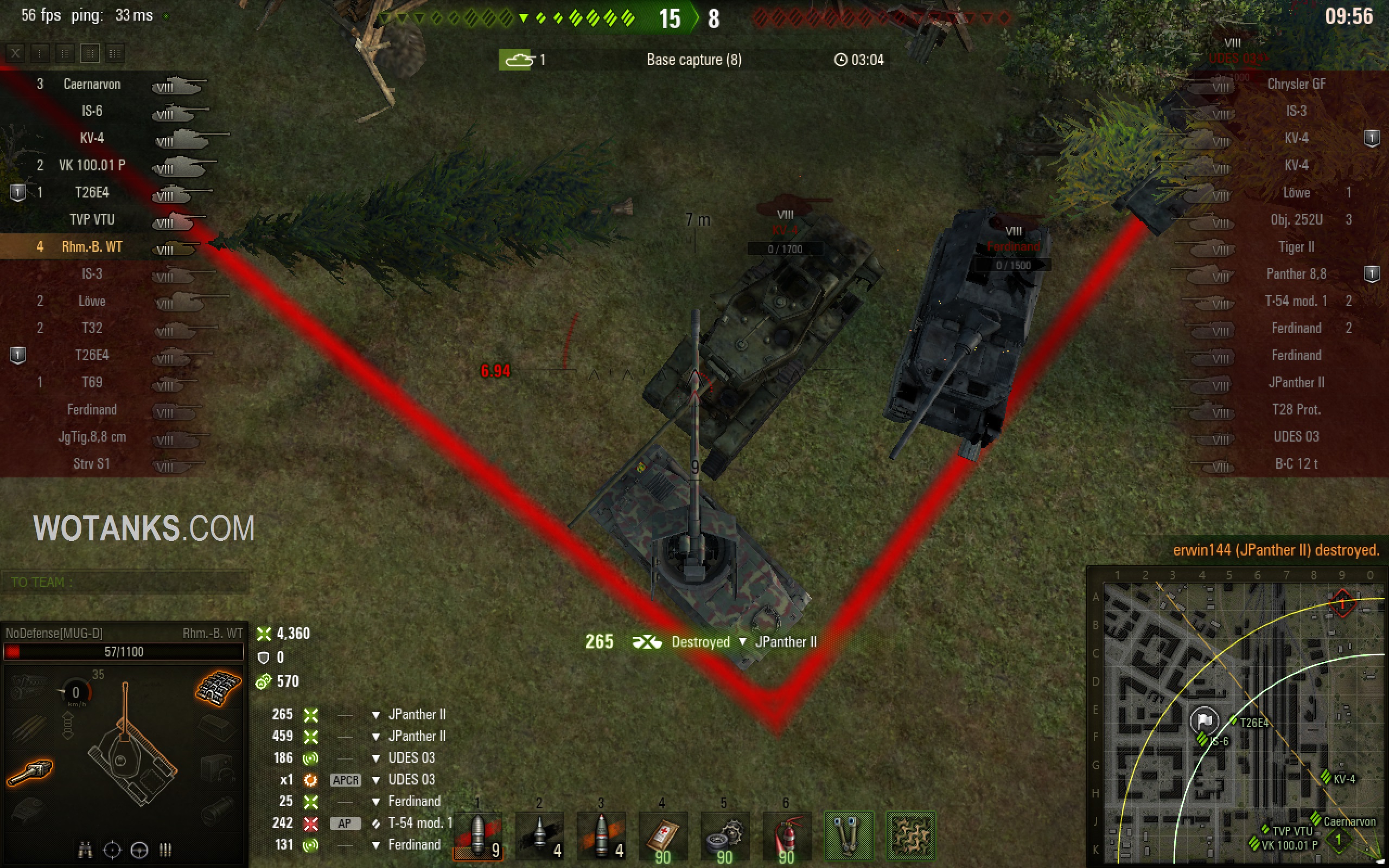Click the crosshair gunner icon
This screenshot has width=1389, height=868.
click(x=112, y=850)
